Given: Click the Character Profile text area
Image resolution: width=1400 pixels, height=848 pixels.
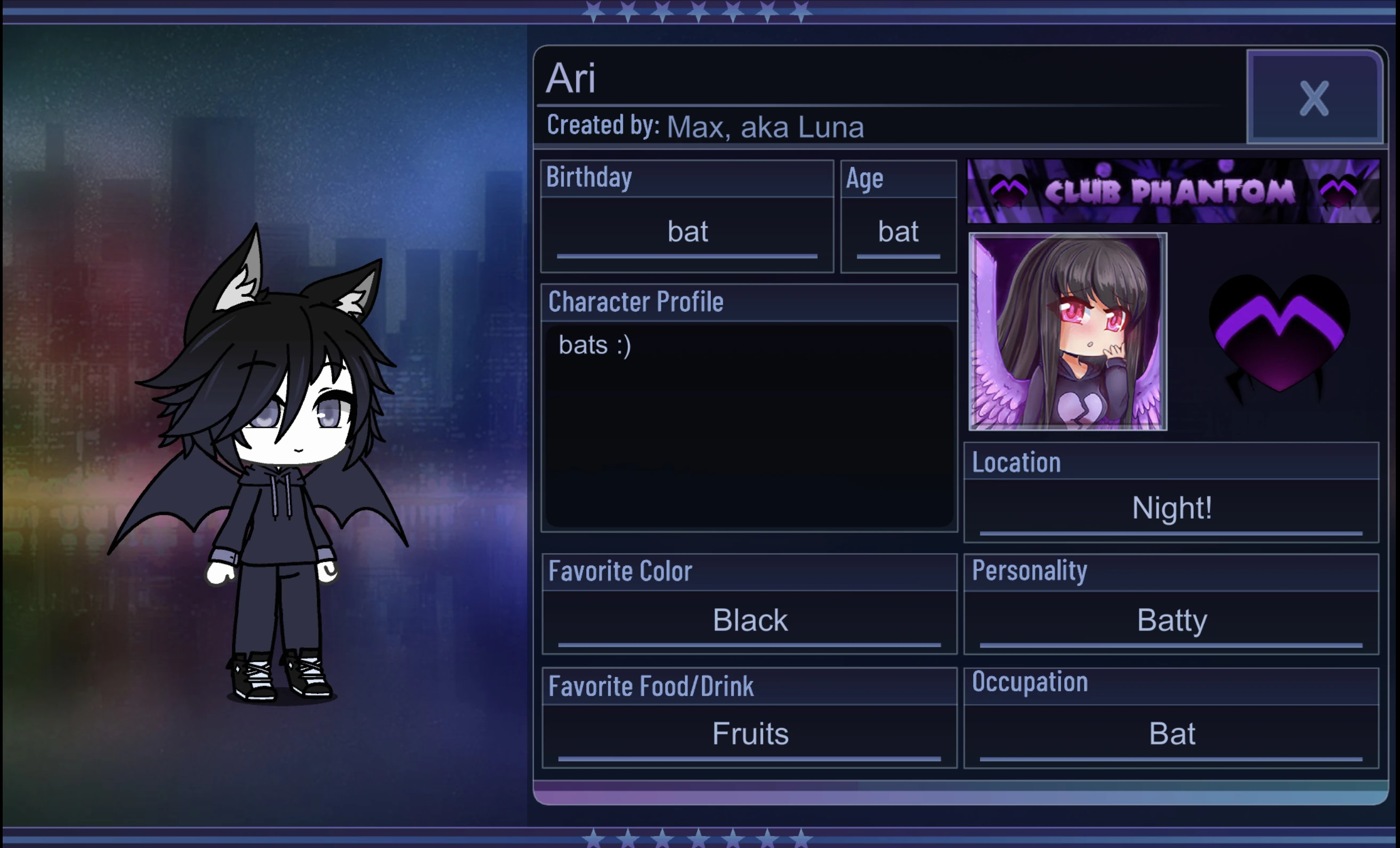Looking at the screenshot, I should pyautogui.click(x=749, y=426).
